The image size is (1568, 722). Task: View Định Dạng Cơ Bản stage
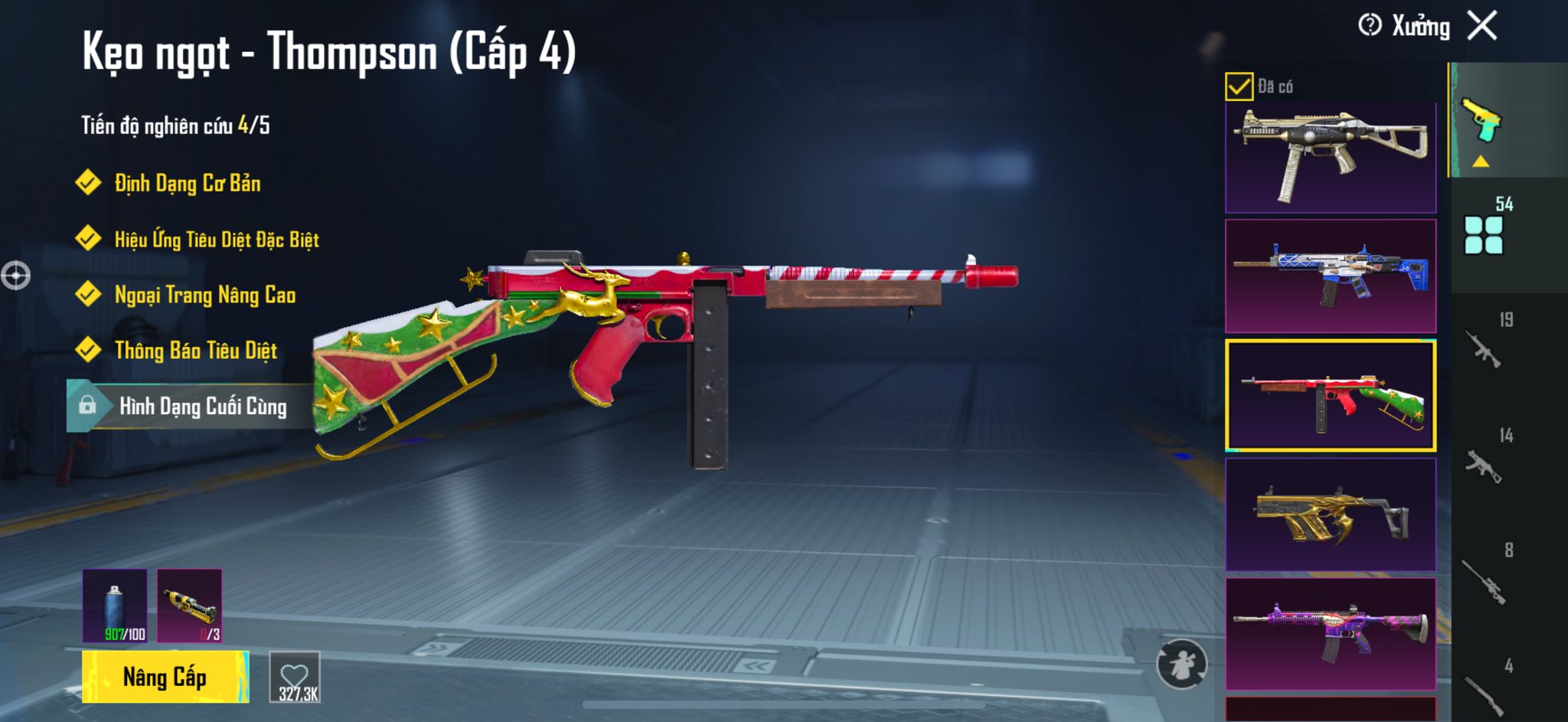[187, 184]
